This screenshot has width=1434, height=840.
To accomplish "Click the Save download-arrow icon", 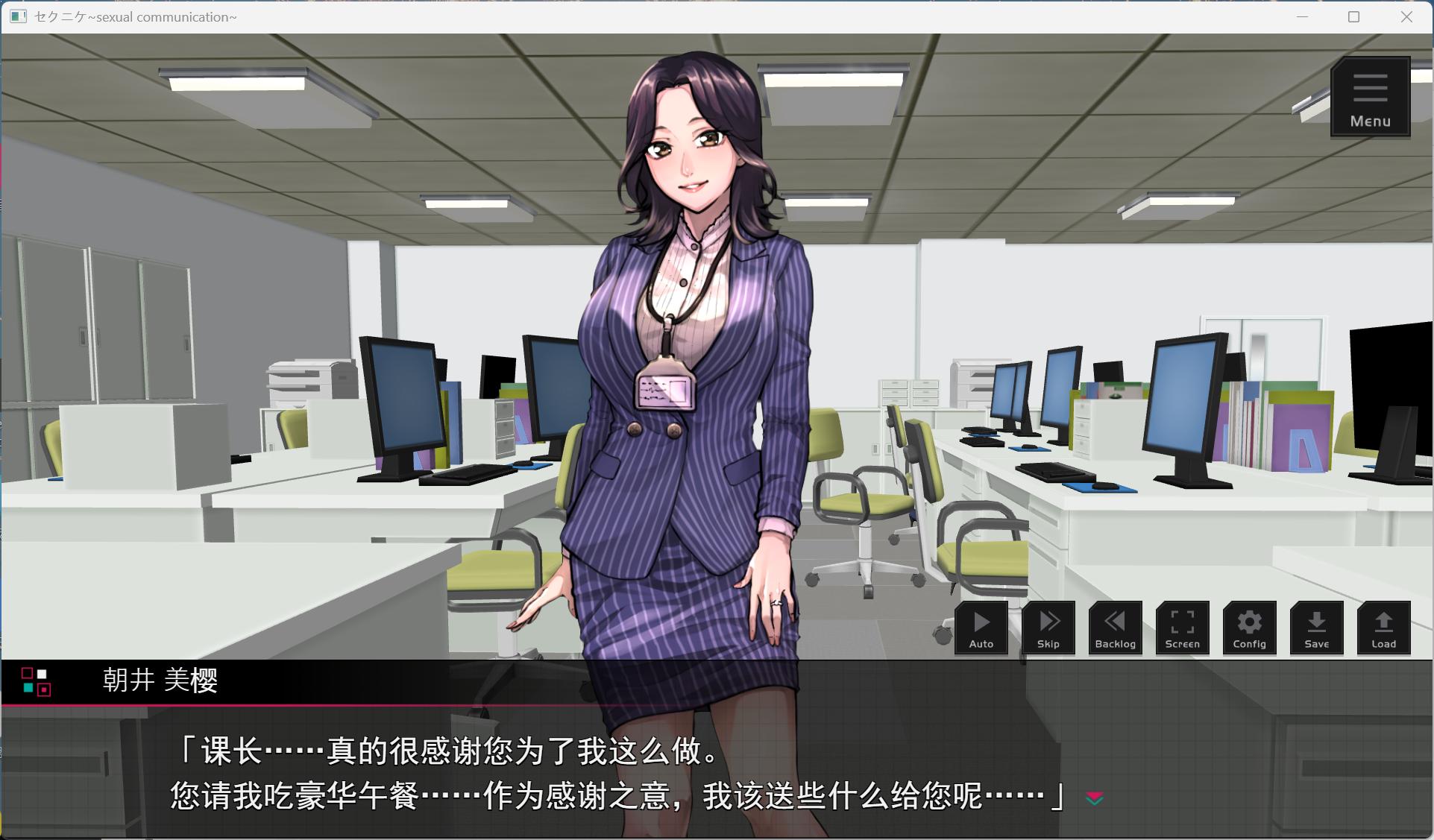I will click(x=1316, y=628).
